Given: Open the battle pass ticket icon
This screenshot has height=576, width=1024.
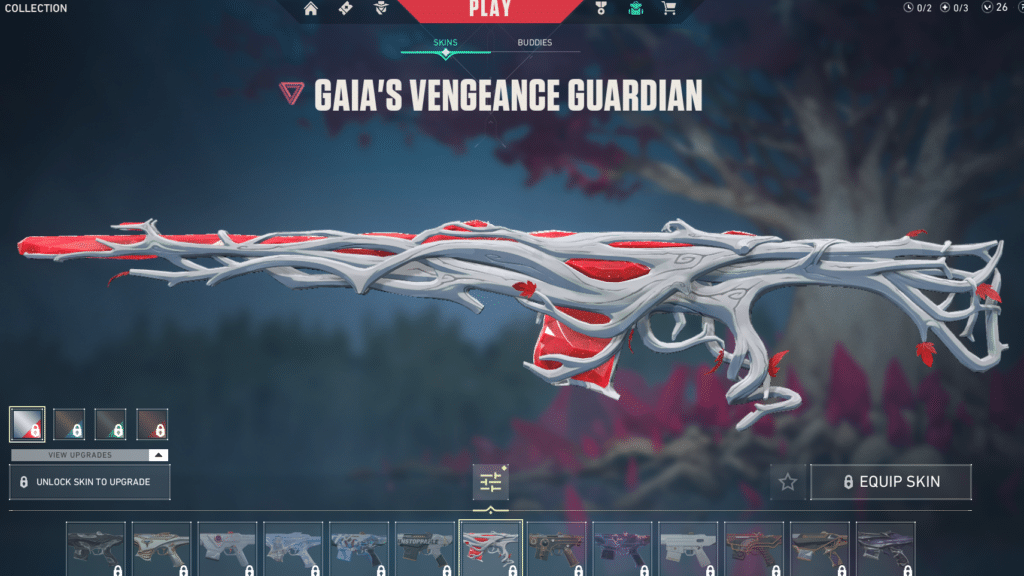Looking at the screenshot, I should pyautogui.click(x=345, y=9).
